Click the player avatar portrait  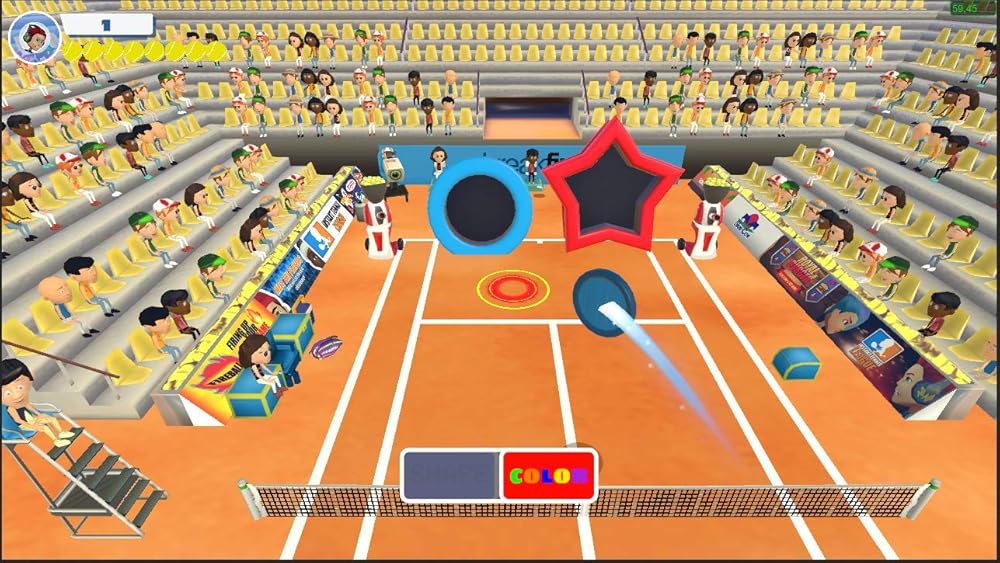[x=34, y=36]
